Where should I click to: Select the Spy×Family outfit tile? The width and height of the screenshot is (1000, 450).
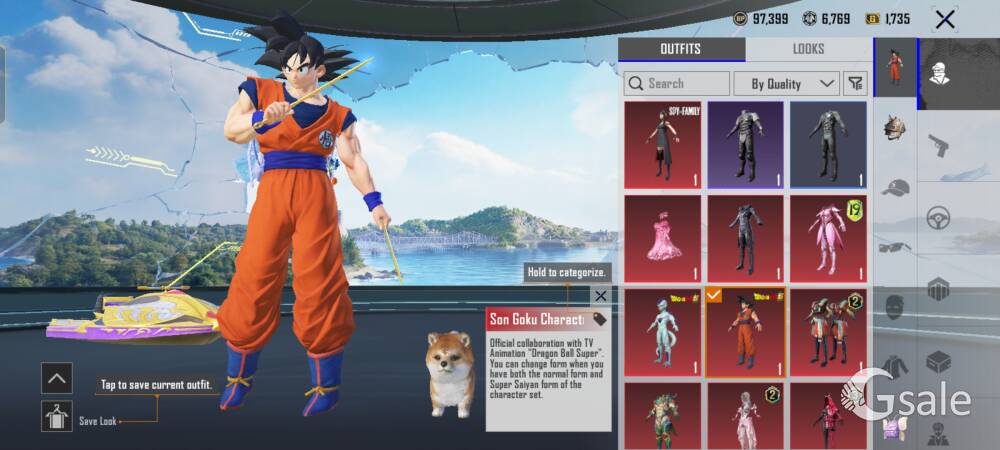click(x=661, y=144)
